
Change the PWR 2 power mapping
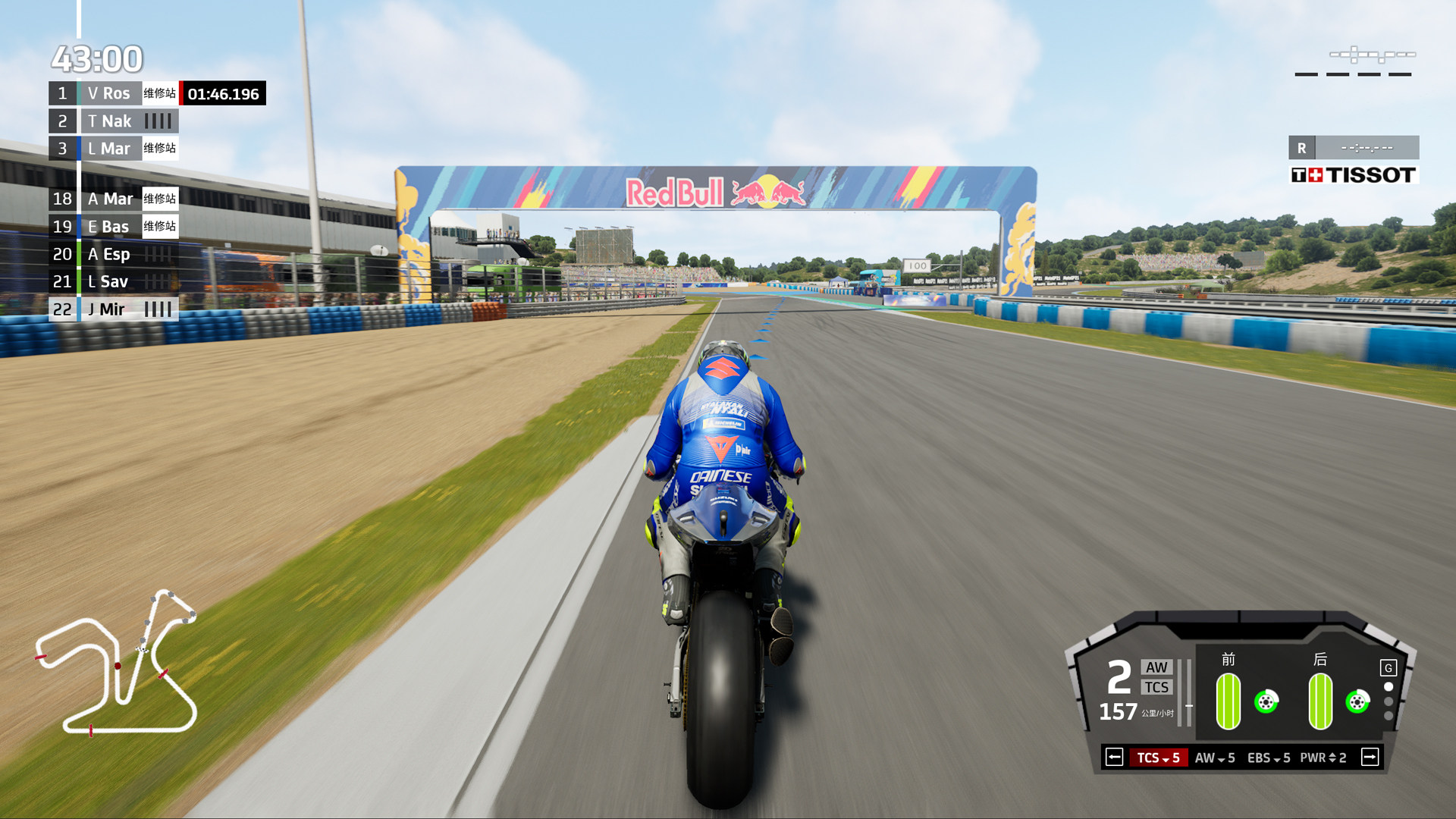pyautogui.click(x=1323, y=758)
